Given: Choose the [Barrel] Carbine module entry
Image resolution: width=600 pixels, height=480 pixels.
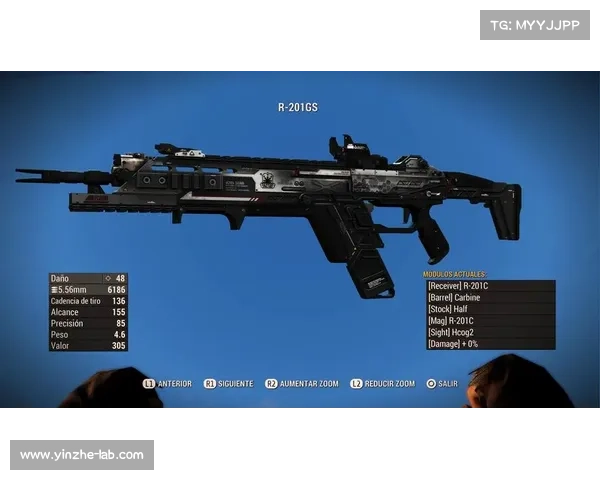Looking at the screenshot, I should (x=490, y=297).
